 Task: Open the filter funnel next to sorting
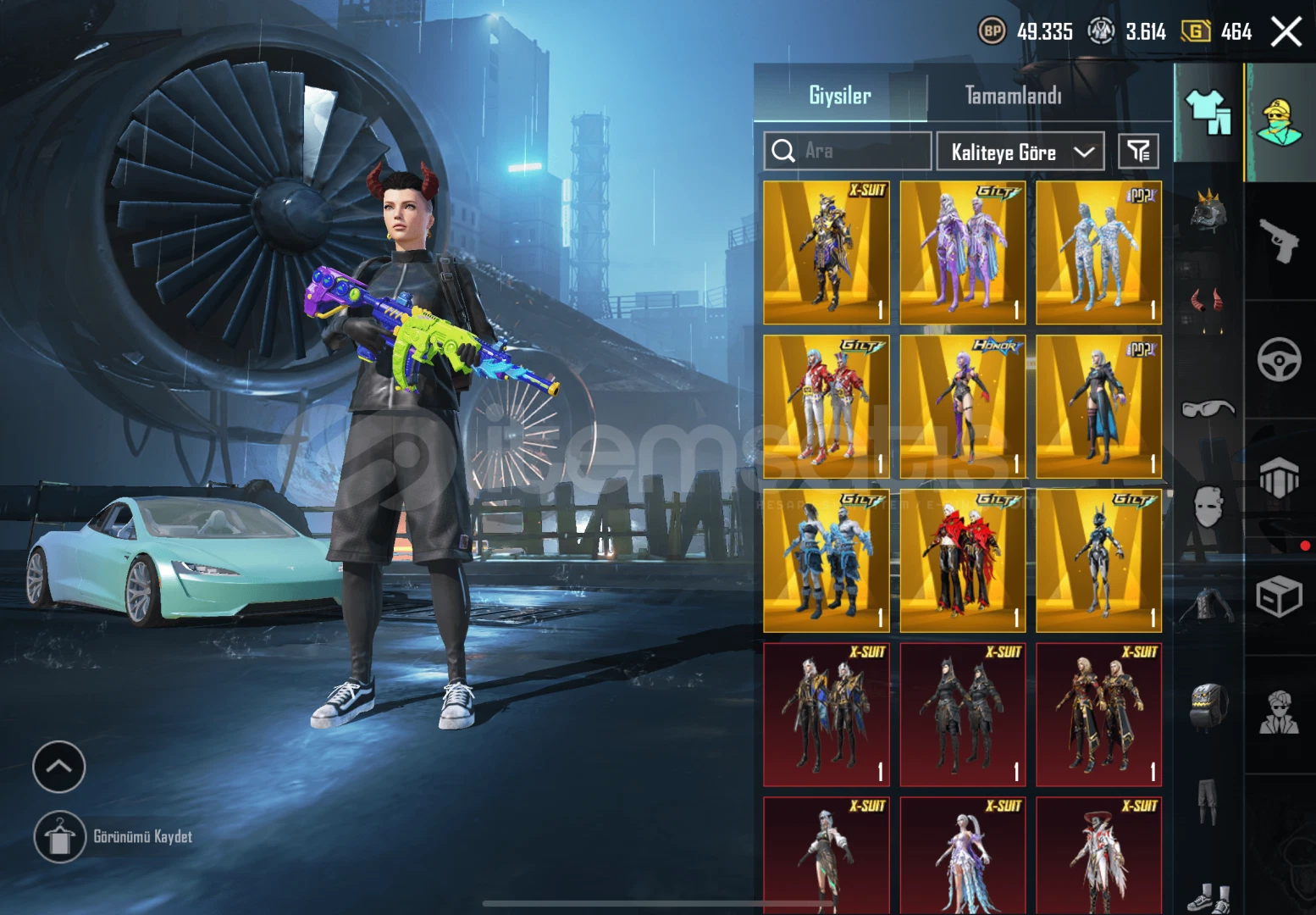coord(1139,151)
